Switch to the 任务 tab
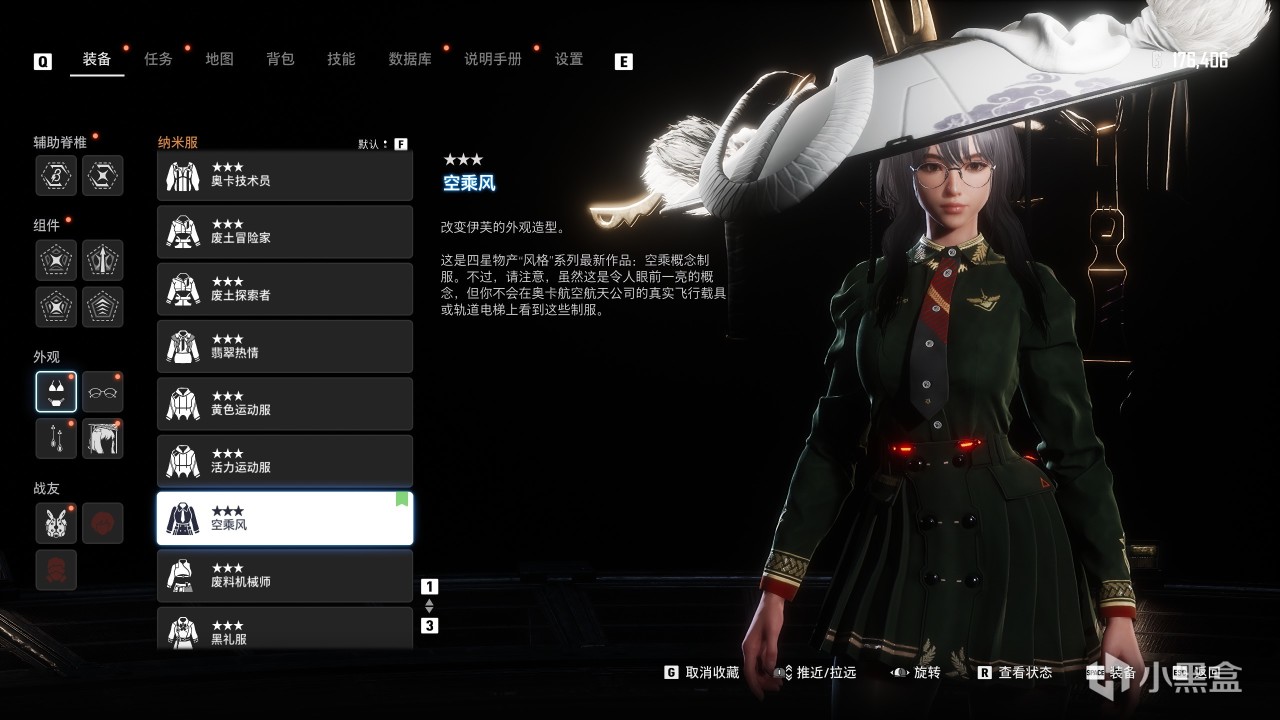This screenshot has height=720, width=1280. (158, 59)
